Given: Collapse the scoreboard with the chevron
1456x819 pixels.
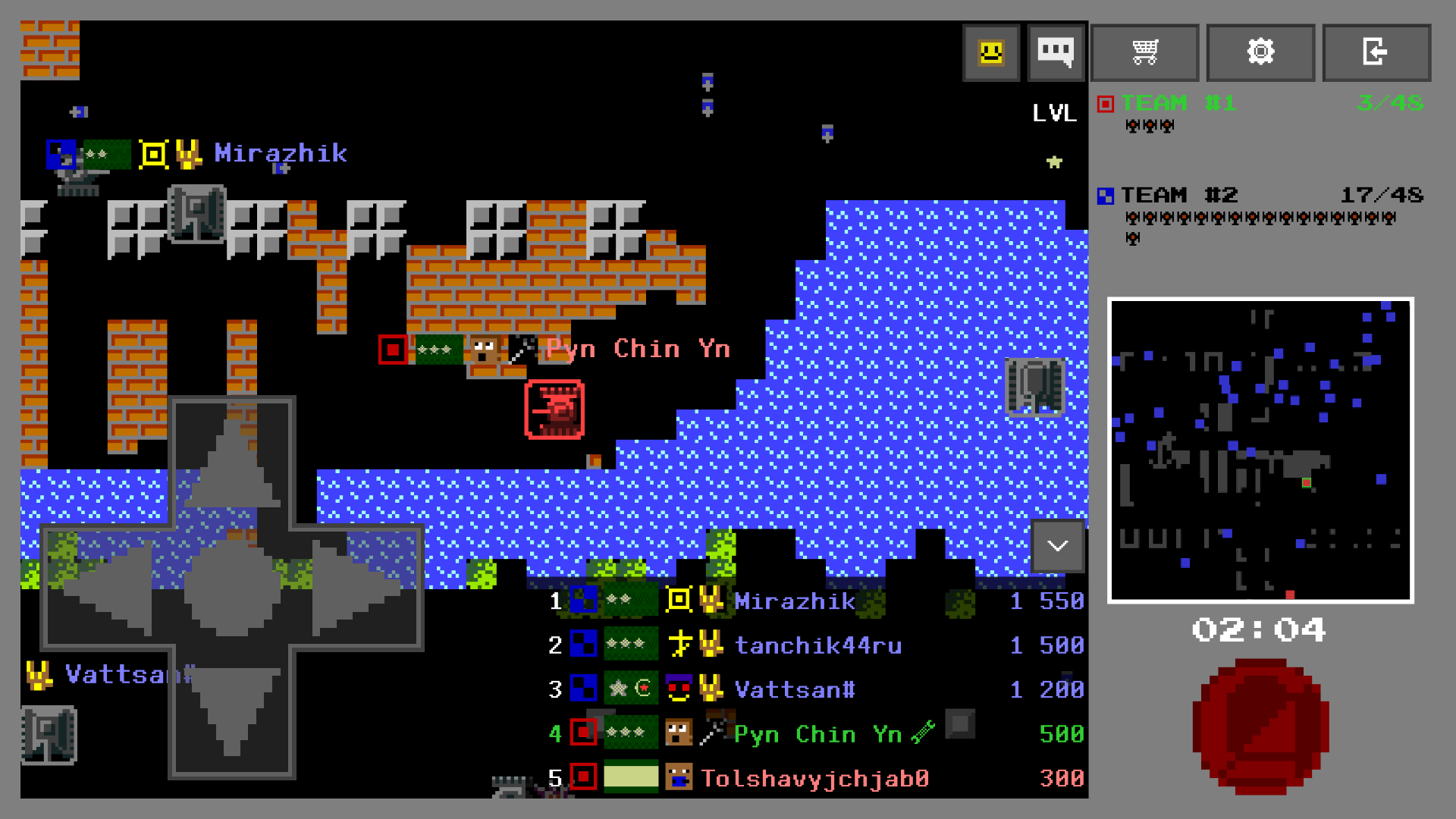Looking at the screenshot, I should click(1057, 546).
